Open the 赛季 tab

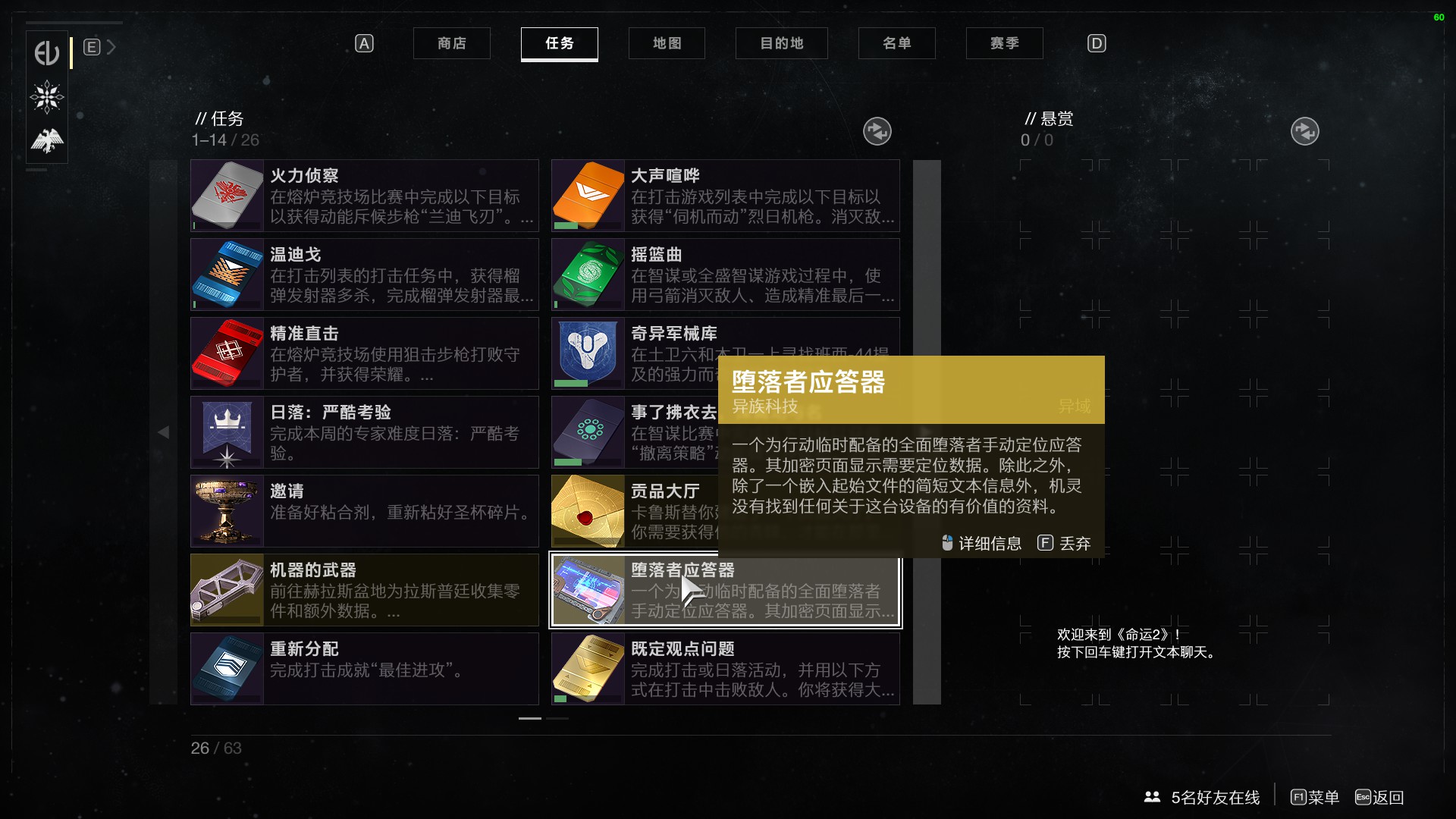[x=1004, y=43]
